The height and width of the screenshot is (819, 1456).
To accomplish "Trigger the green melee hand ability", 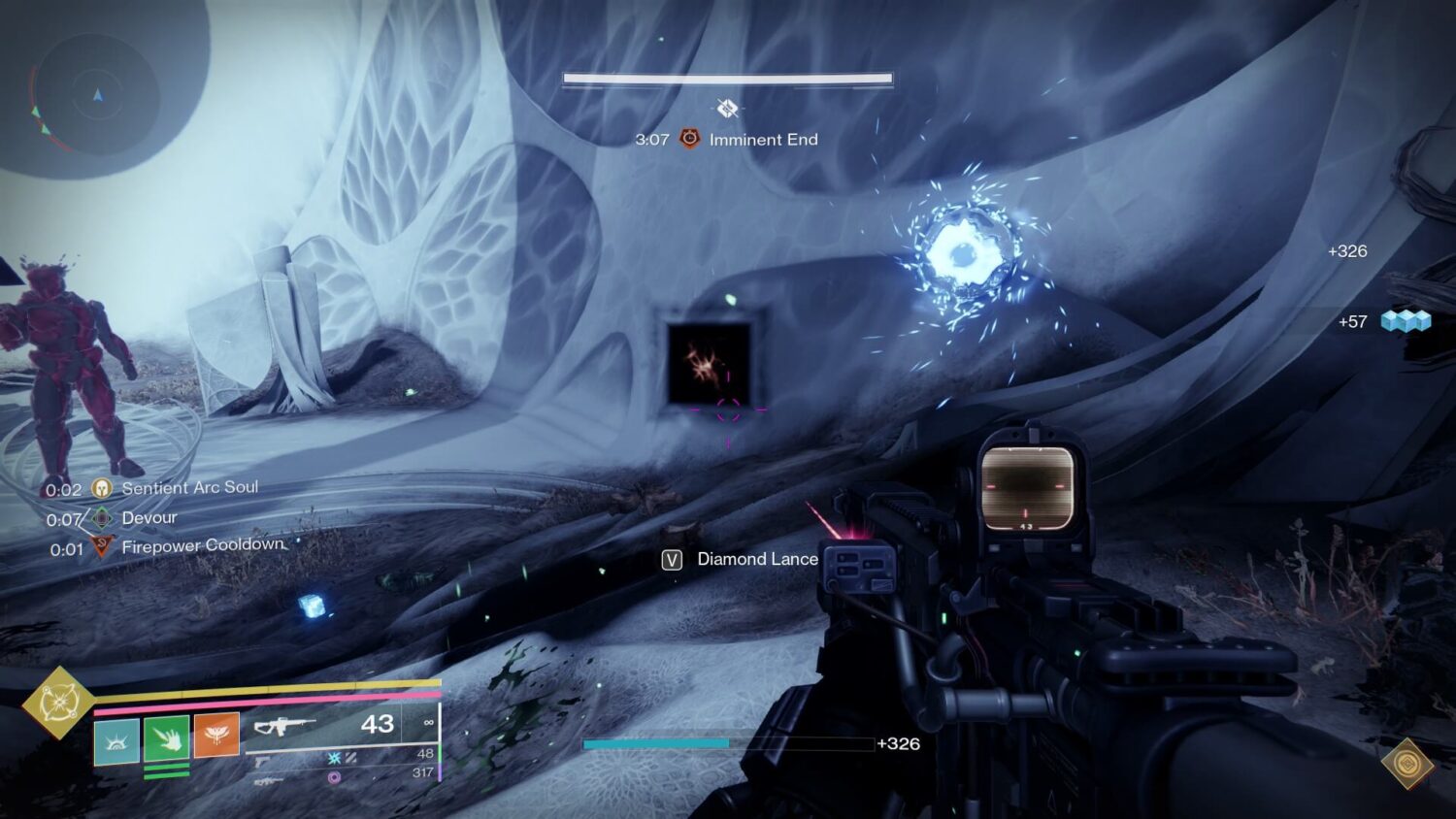I will click(x=166, y=739).
